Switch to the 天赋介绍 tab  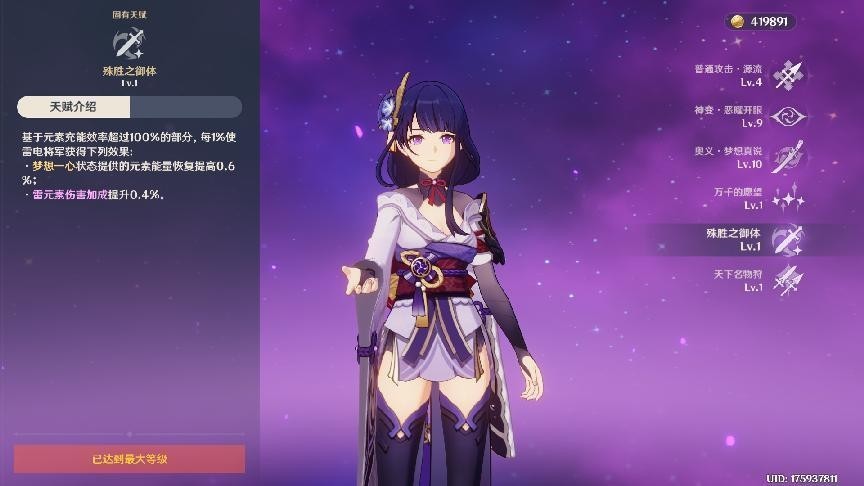click(x=74, y=107)
